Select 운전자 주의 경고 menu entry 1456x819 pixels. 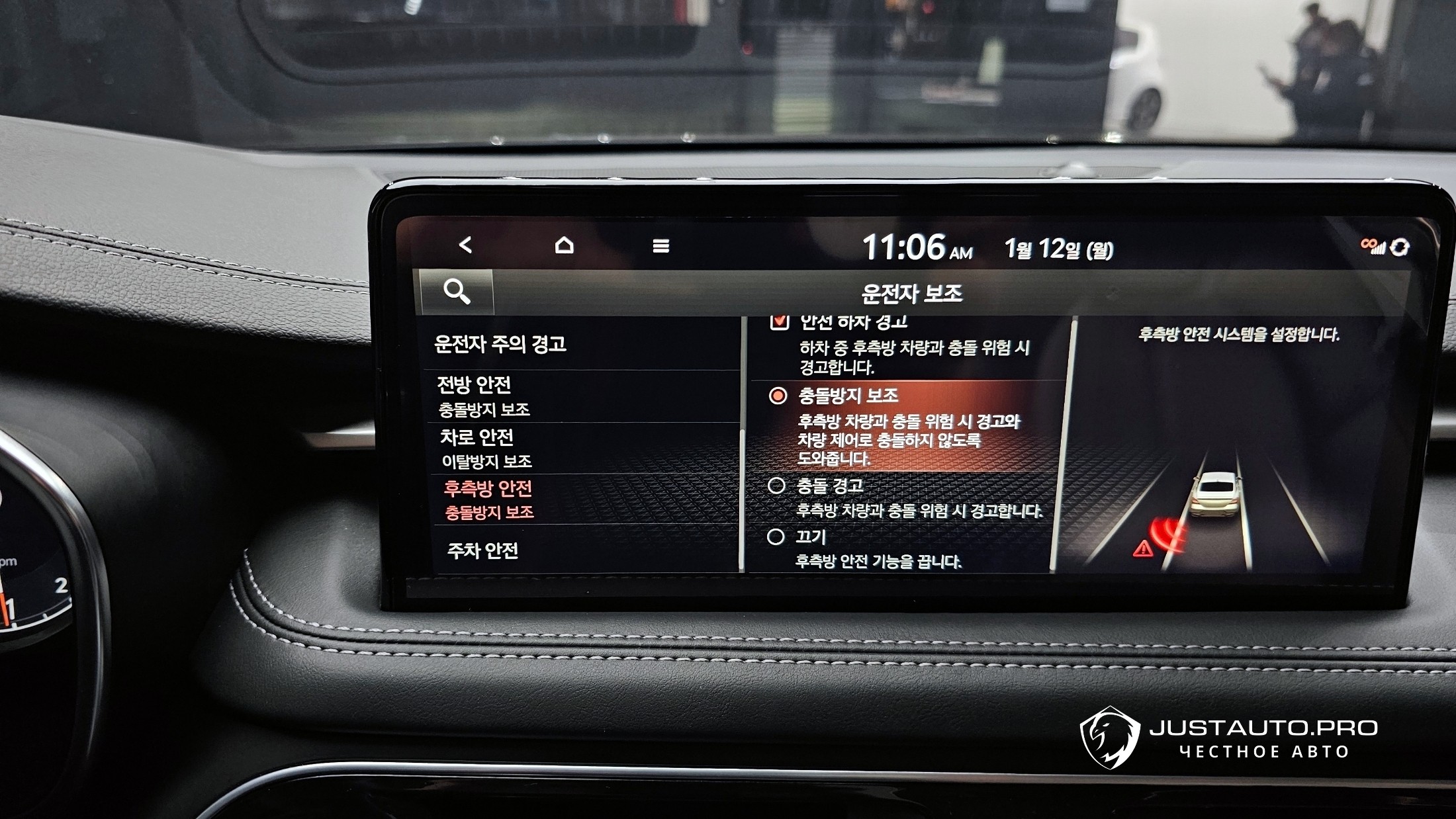click(500, 344)
